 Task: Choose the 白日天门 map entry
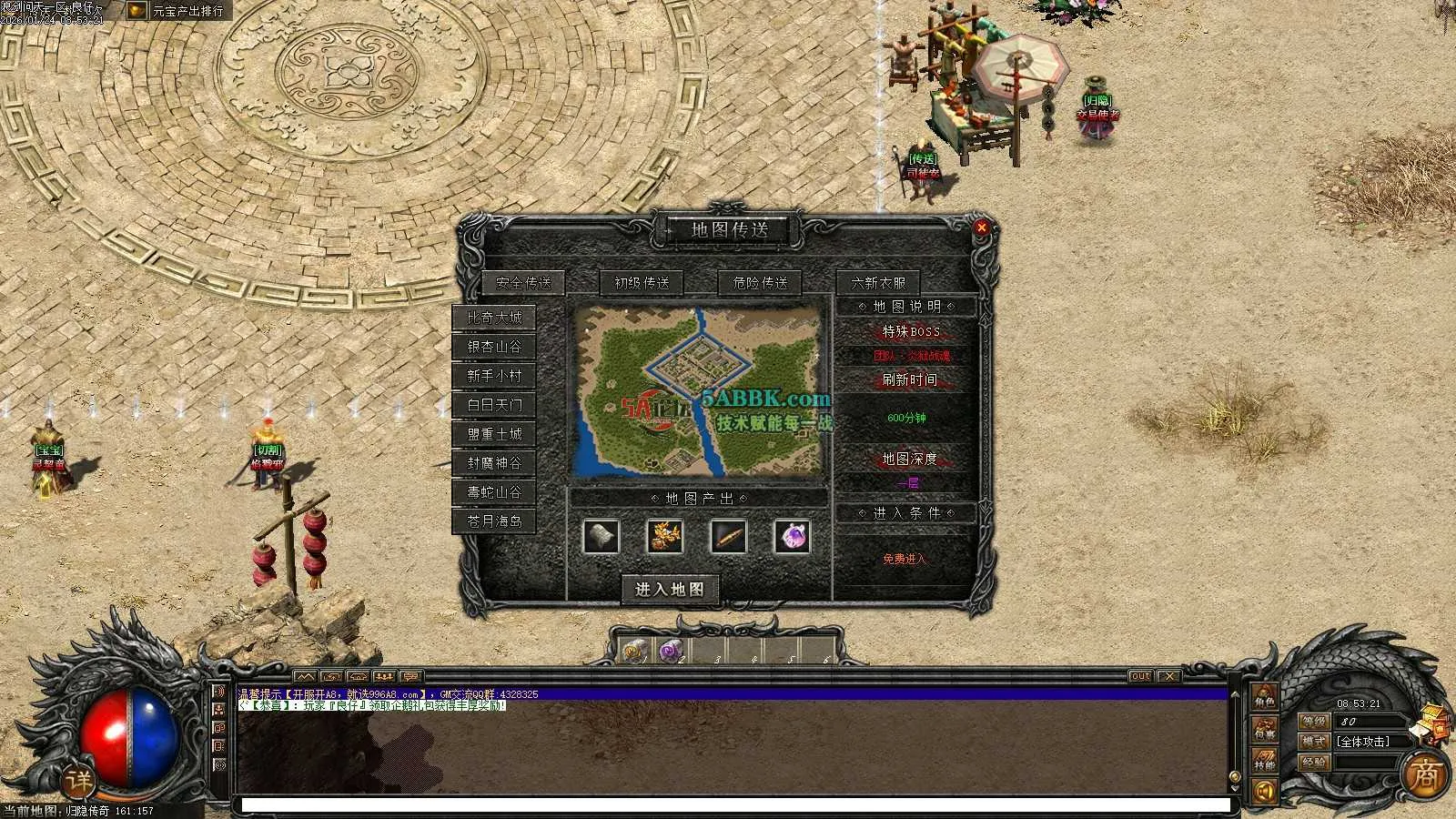point(494,405)
